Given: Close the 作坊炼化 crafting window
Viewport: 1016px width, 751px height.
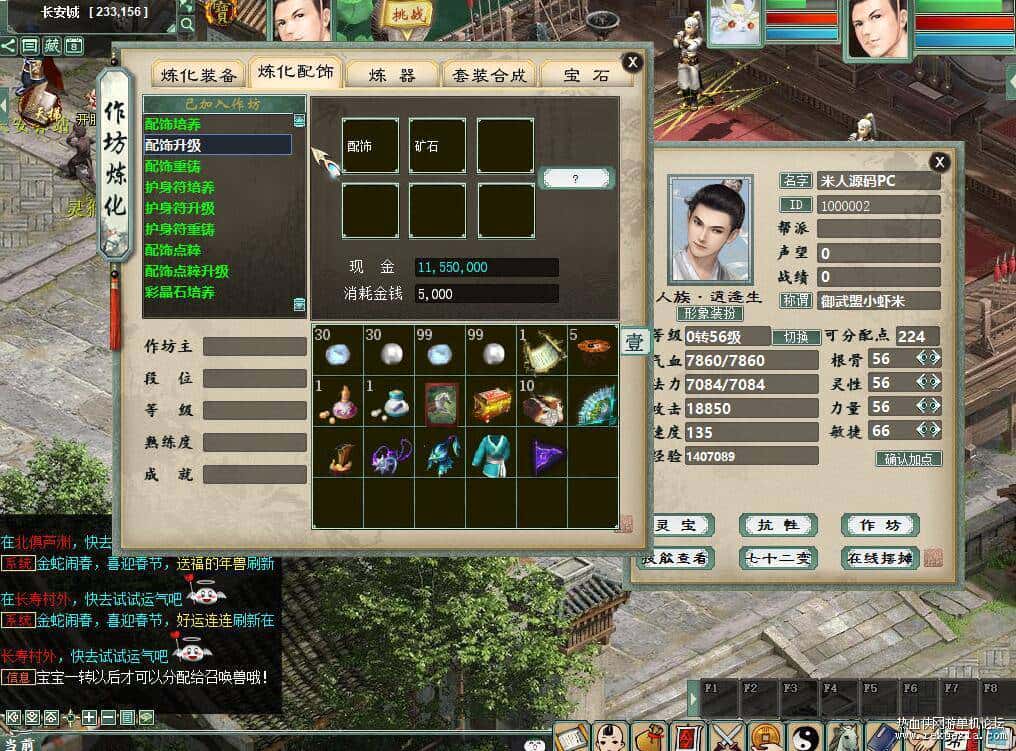Looking at the screenshot, I should tap(632, 62).
